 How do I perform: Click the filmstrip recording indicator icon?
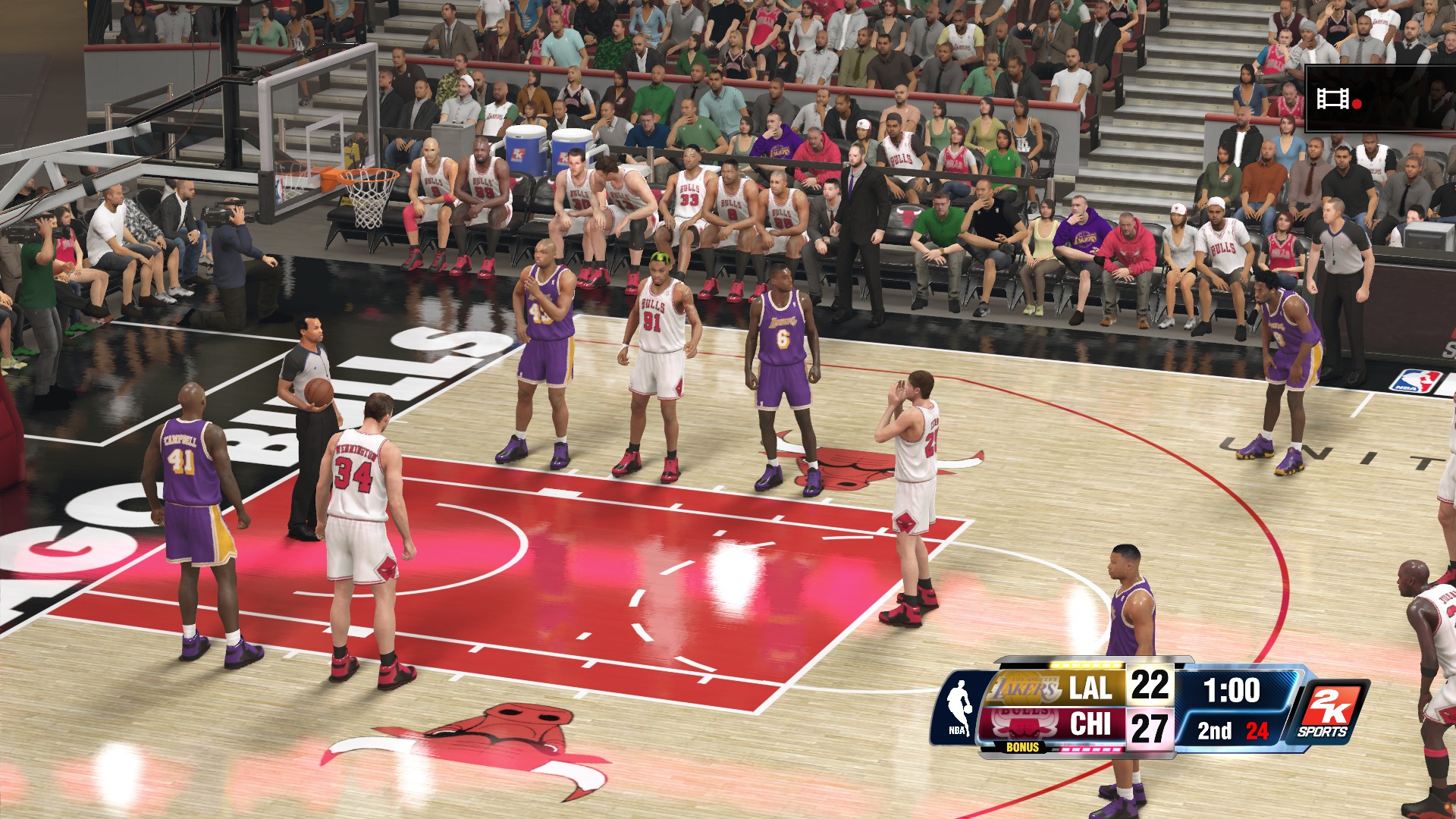1334,99
